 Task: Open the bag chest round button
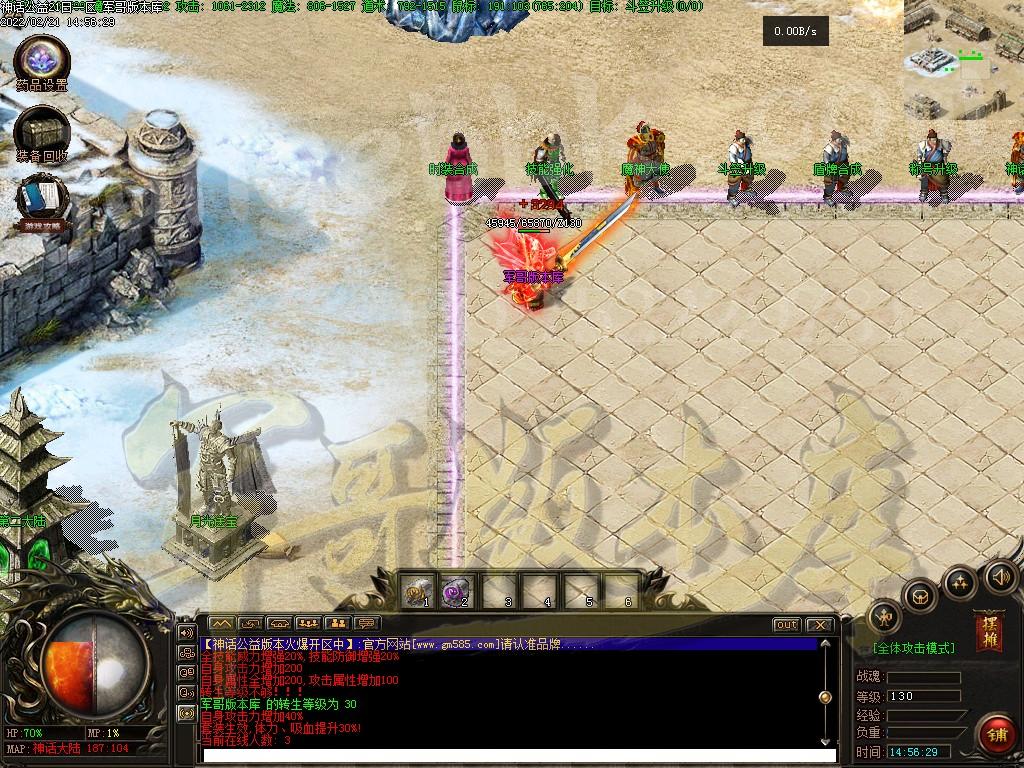coord(920,598)
